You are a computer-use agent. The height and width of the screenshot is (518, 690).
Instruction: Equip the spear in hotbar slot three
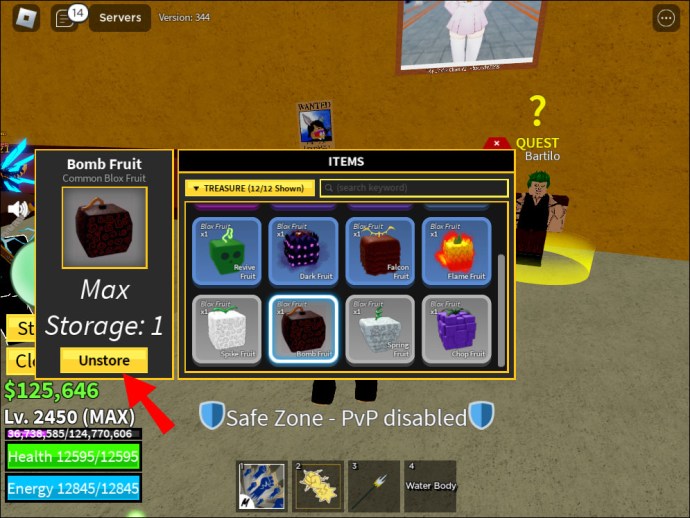pos(373,487)
